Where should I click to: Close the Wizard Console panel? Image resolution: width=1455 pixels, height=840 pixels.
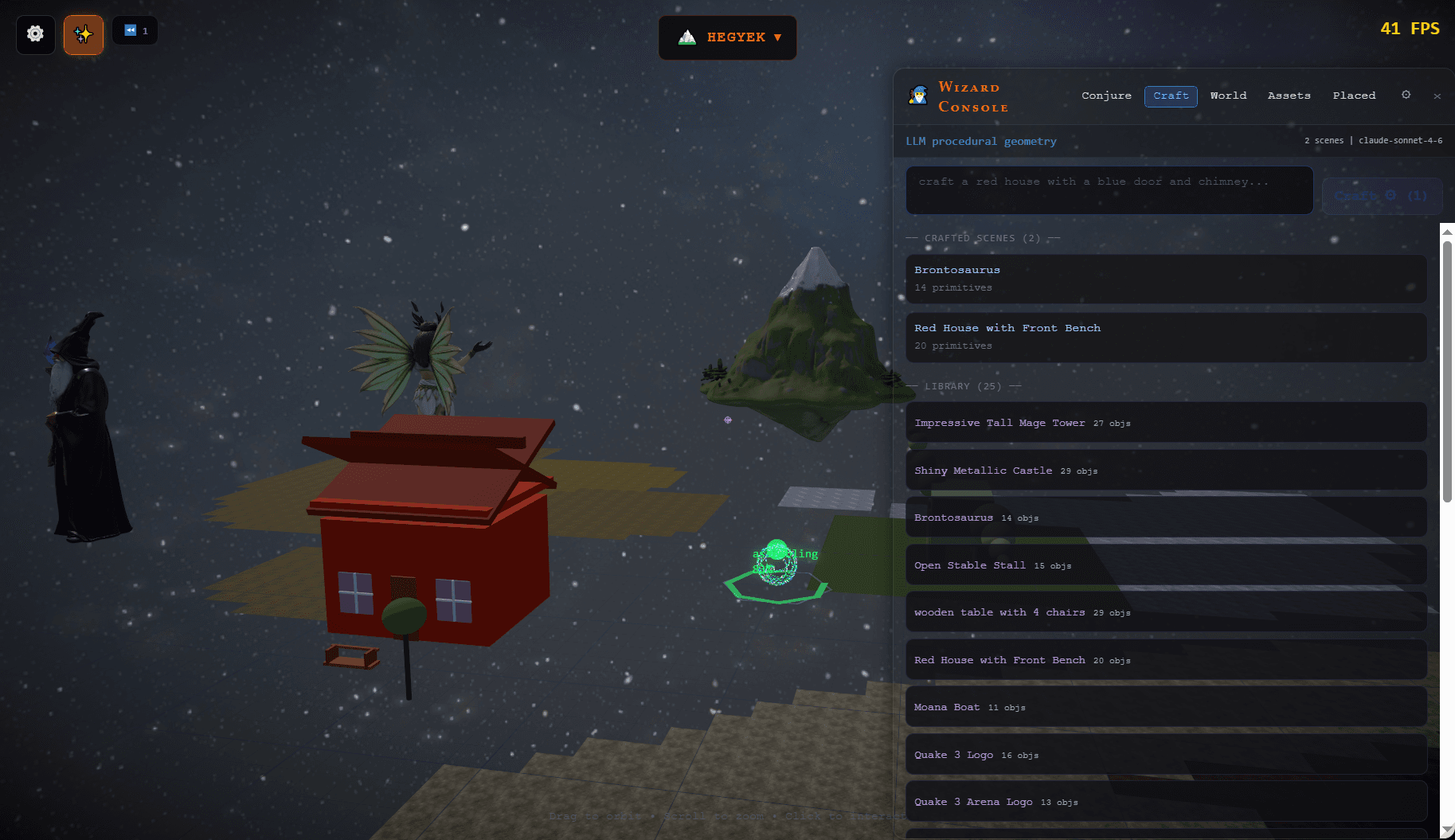(1437, 96)
